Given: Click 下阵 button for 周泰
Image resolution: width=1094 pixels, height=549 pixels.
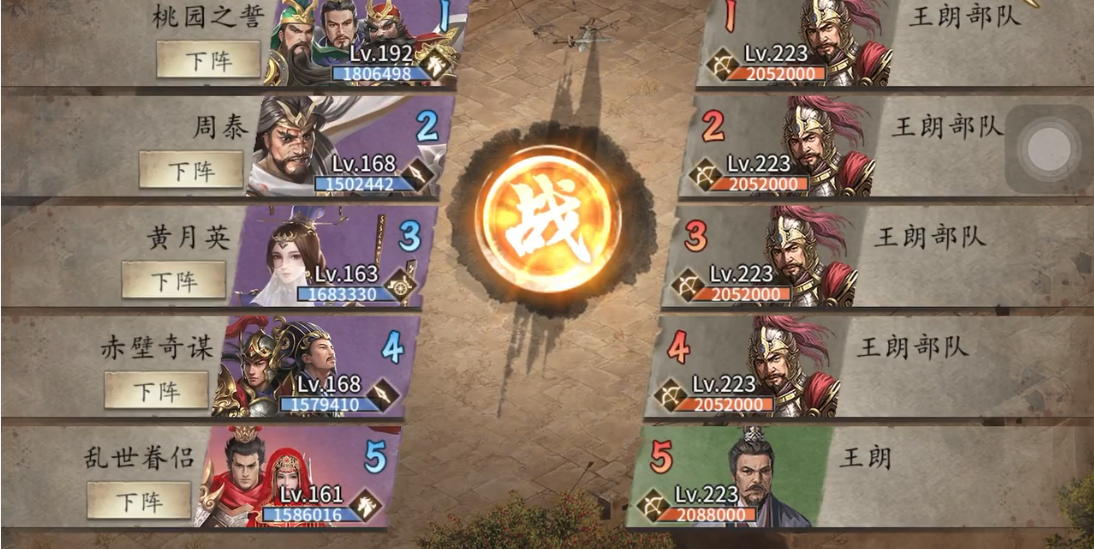Looking at the screenshot, I should [x=191, y=170].
